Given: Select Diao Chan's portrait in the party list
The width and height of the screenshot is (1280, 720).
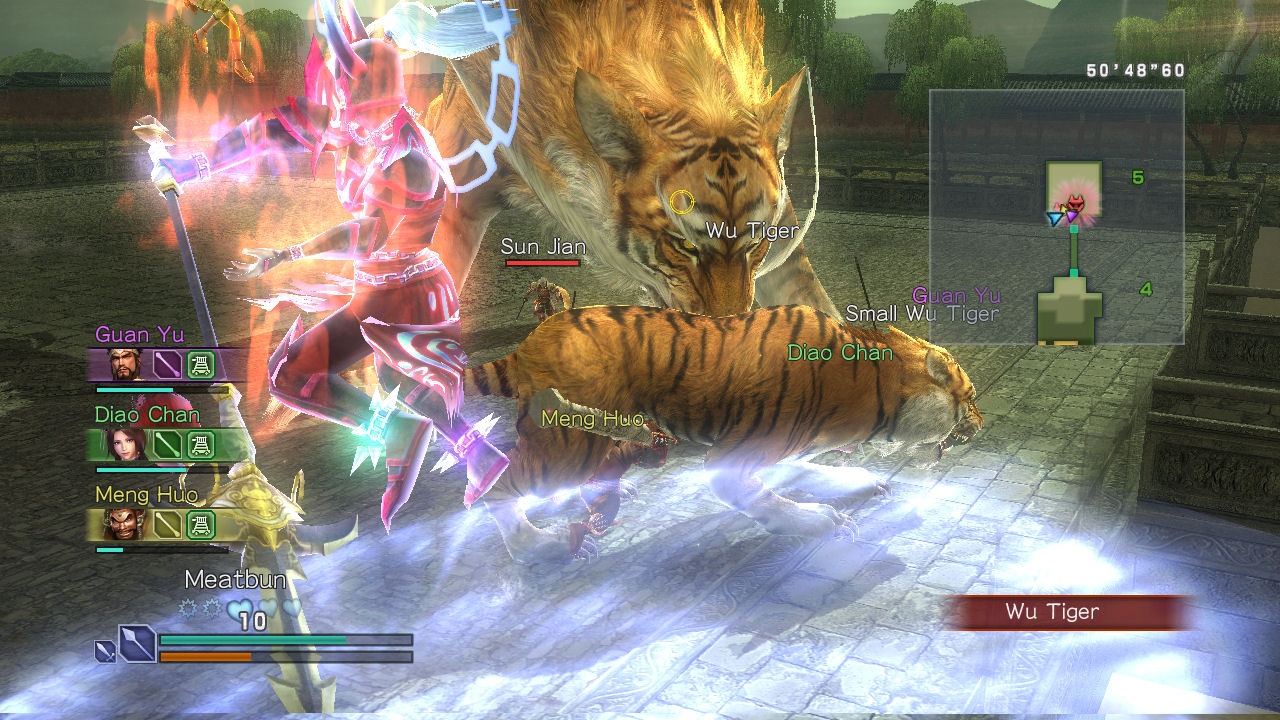Looking at the screenshot, I should (126, 444).
